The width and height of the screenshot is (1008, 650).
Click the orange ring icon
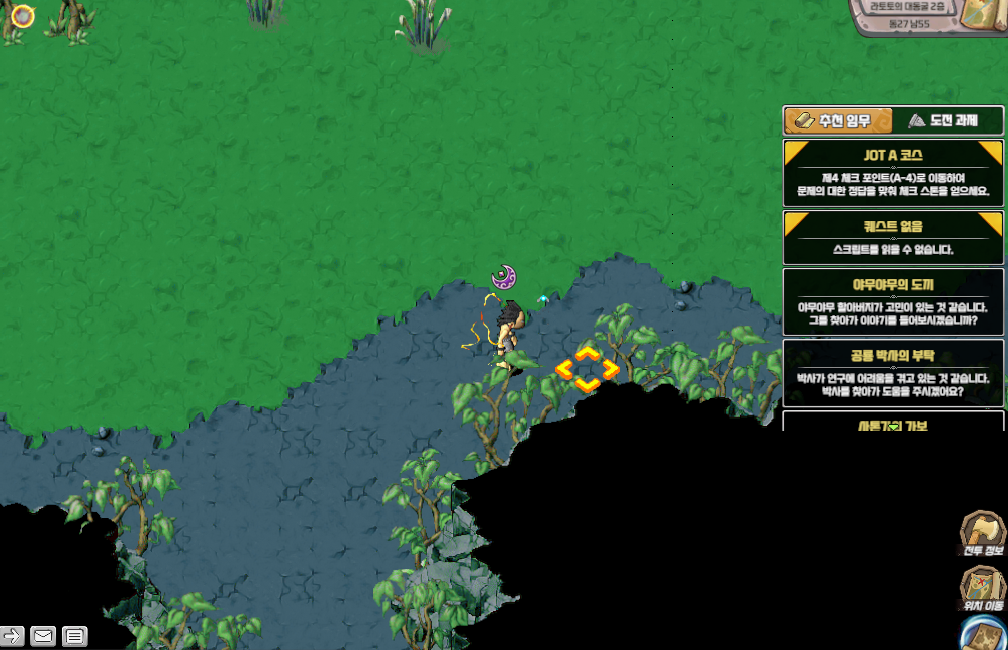(x=22, y=16)
